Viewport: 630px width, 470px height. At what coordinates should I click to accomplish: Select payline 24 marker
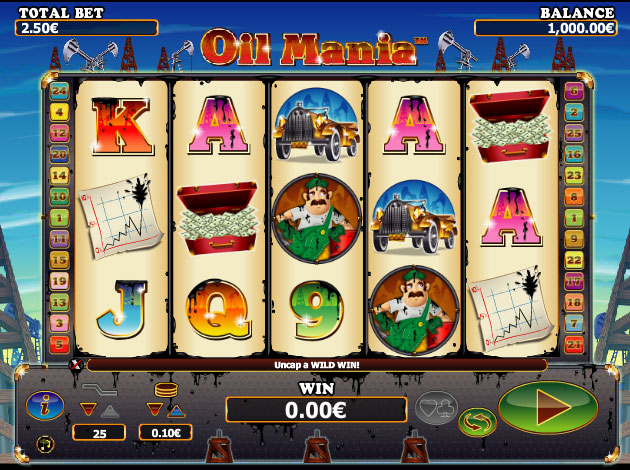click(x=58, y=91)
